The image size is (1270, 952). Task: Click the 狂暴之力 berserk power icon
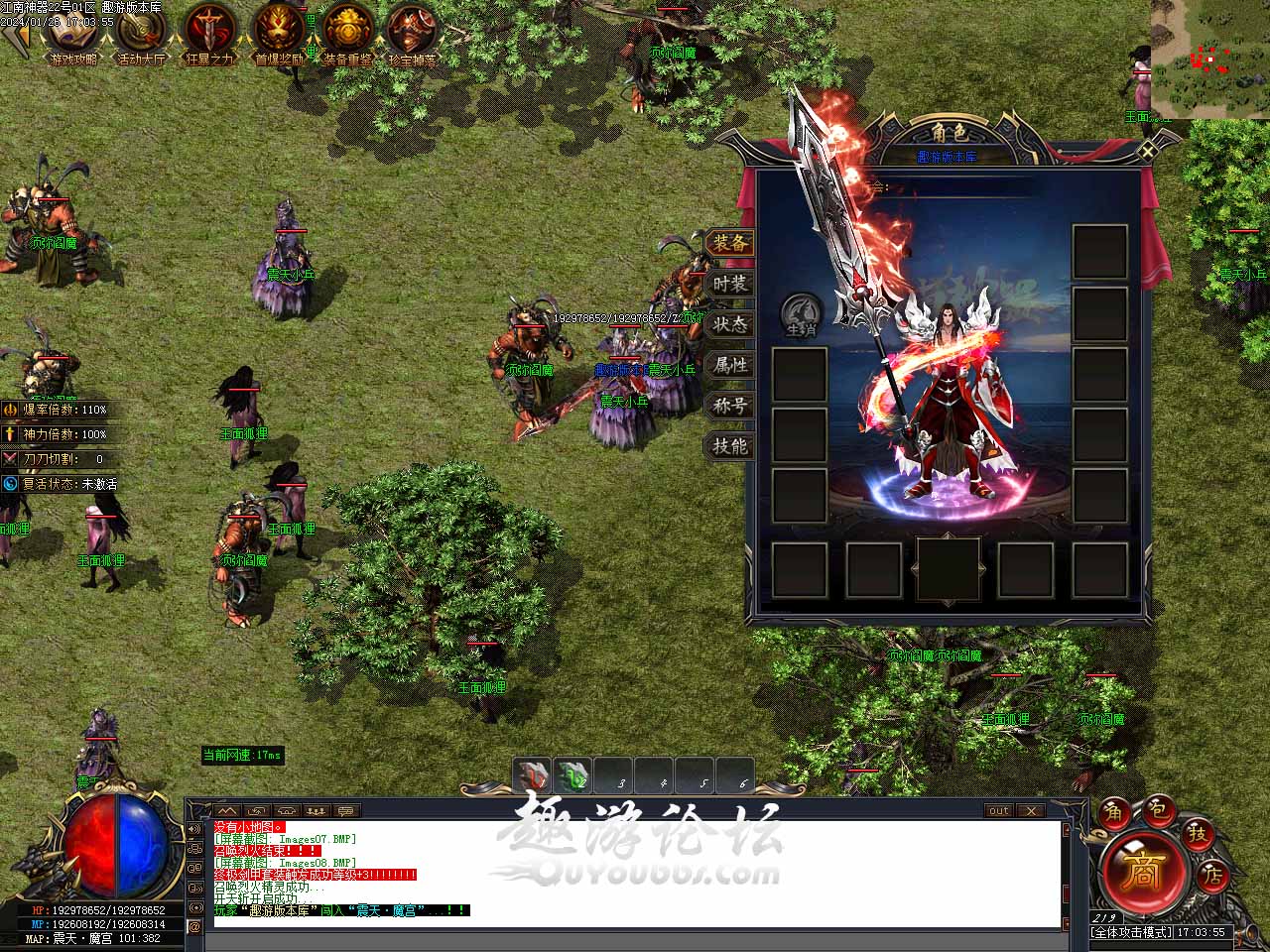click(209, 32)
